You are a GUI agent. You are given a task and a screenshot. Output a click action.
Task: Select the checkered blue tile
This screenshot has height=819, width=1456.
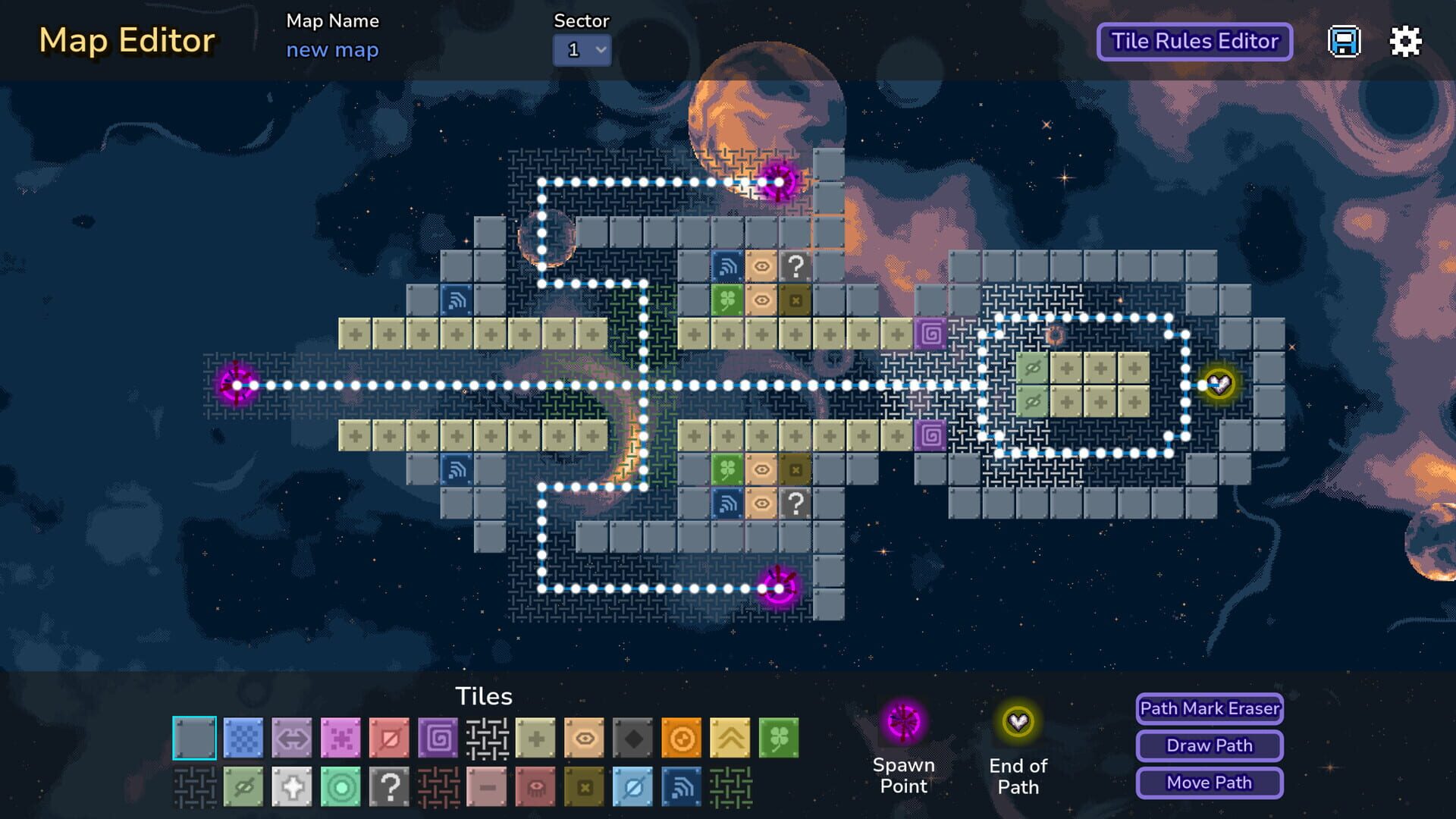coord(244,738)
